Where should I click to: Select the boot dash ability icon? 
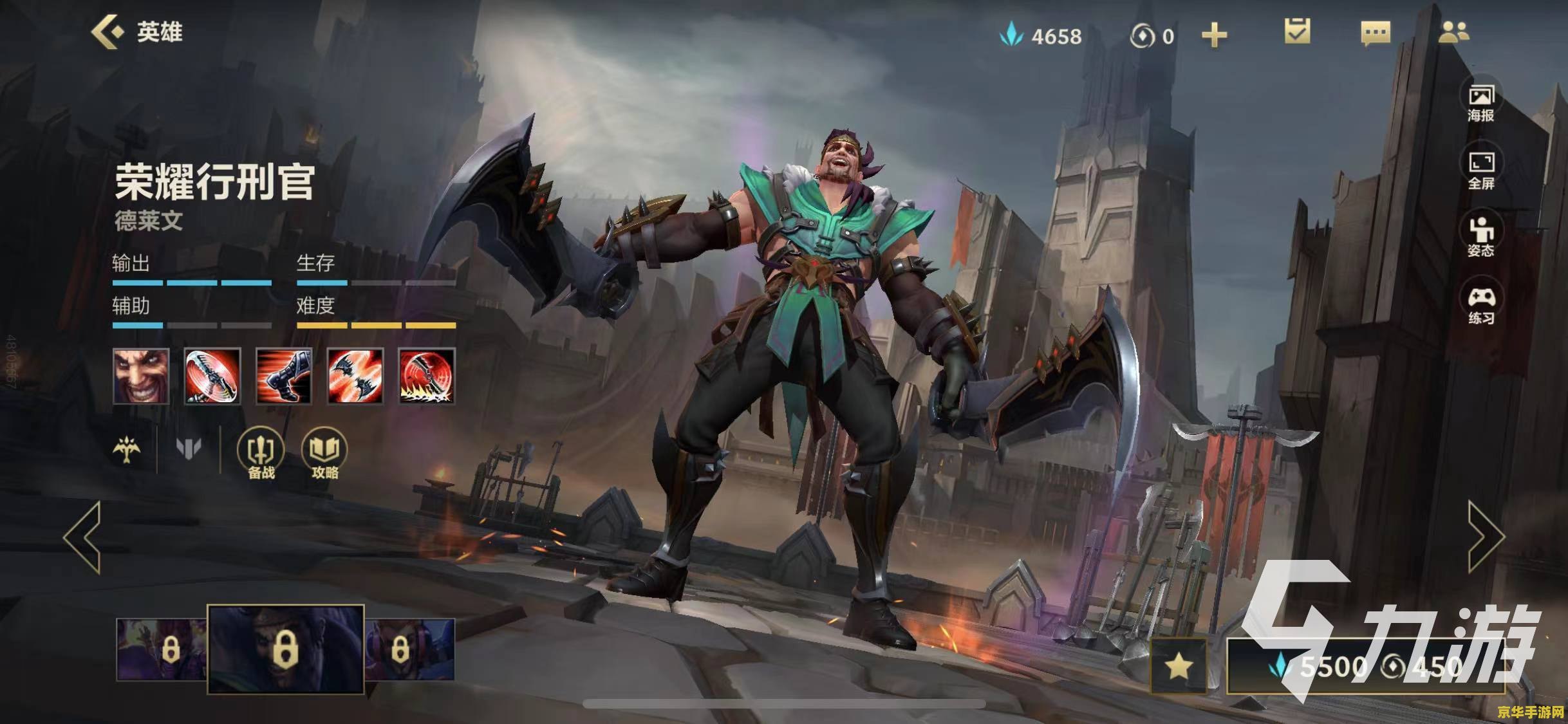[284, 376]
